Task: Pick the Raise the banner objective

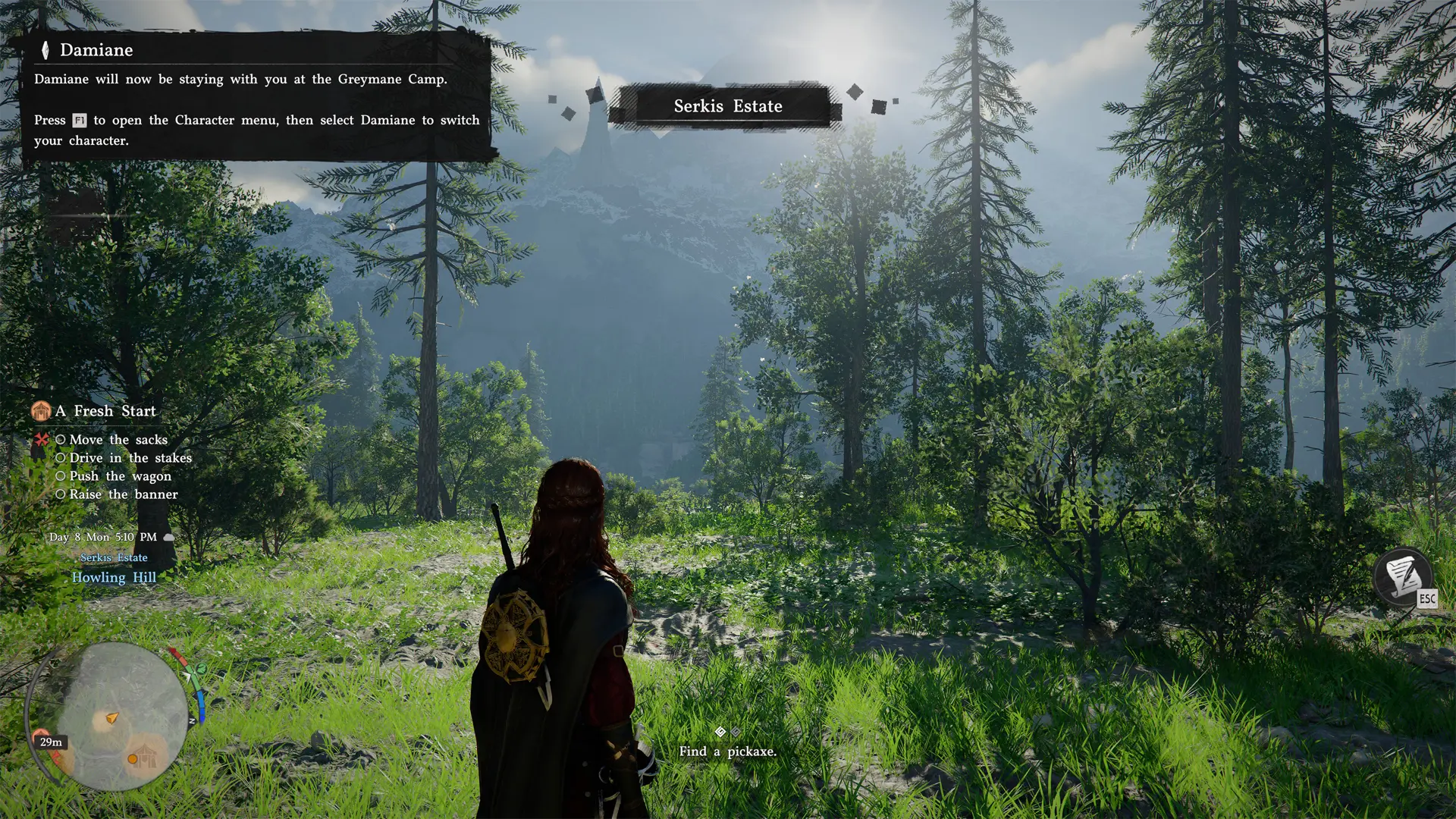Action: pyautogui.click(x=124, y=494)
